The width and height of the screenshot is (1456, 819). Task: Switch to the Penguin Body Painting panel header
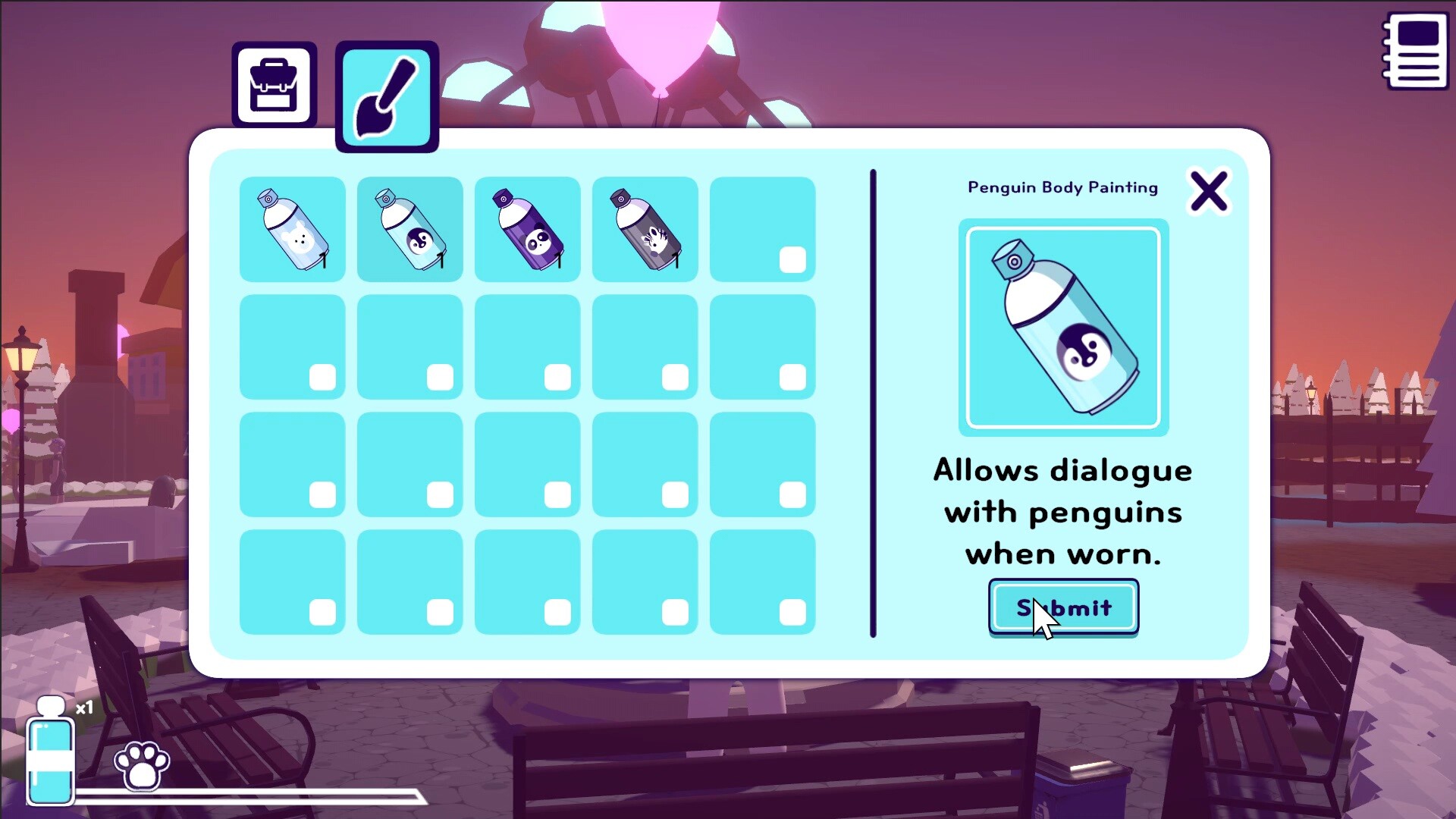(1062, 187)
